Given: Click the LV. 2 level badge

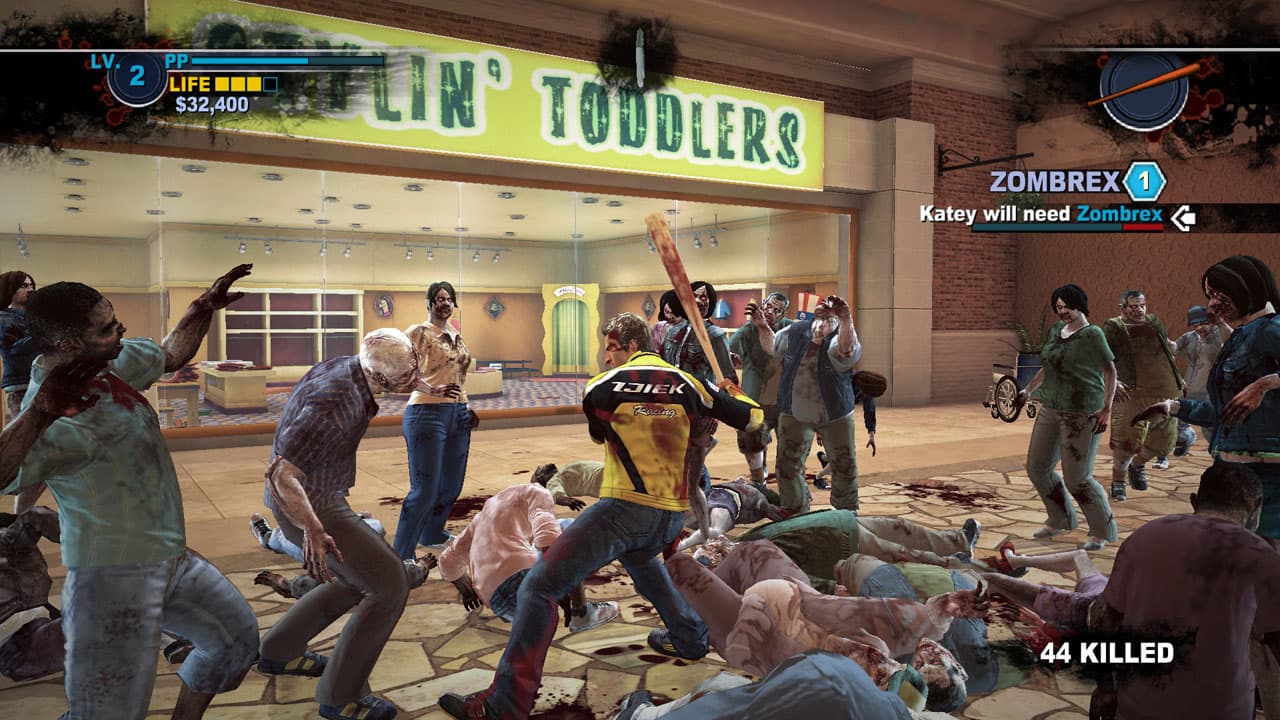Looking at the screenshot, I should (135, 79).
